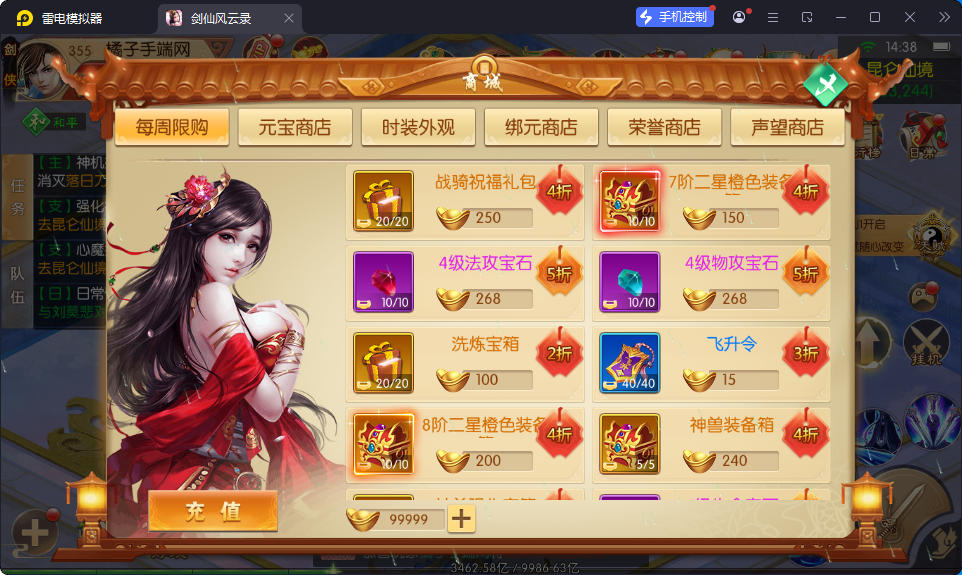Close the 剑仙风云录 emulator tab
The height and width of the screenshot is (575, 962).
[x=289, y=18]
